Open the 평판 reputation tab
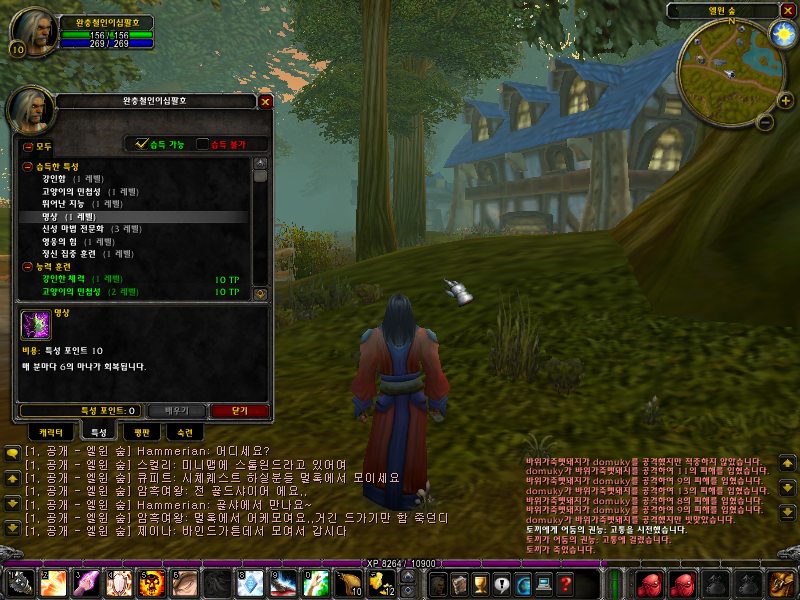 point(142,432)
